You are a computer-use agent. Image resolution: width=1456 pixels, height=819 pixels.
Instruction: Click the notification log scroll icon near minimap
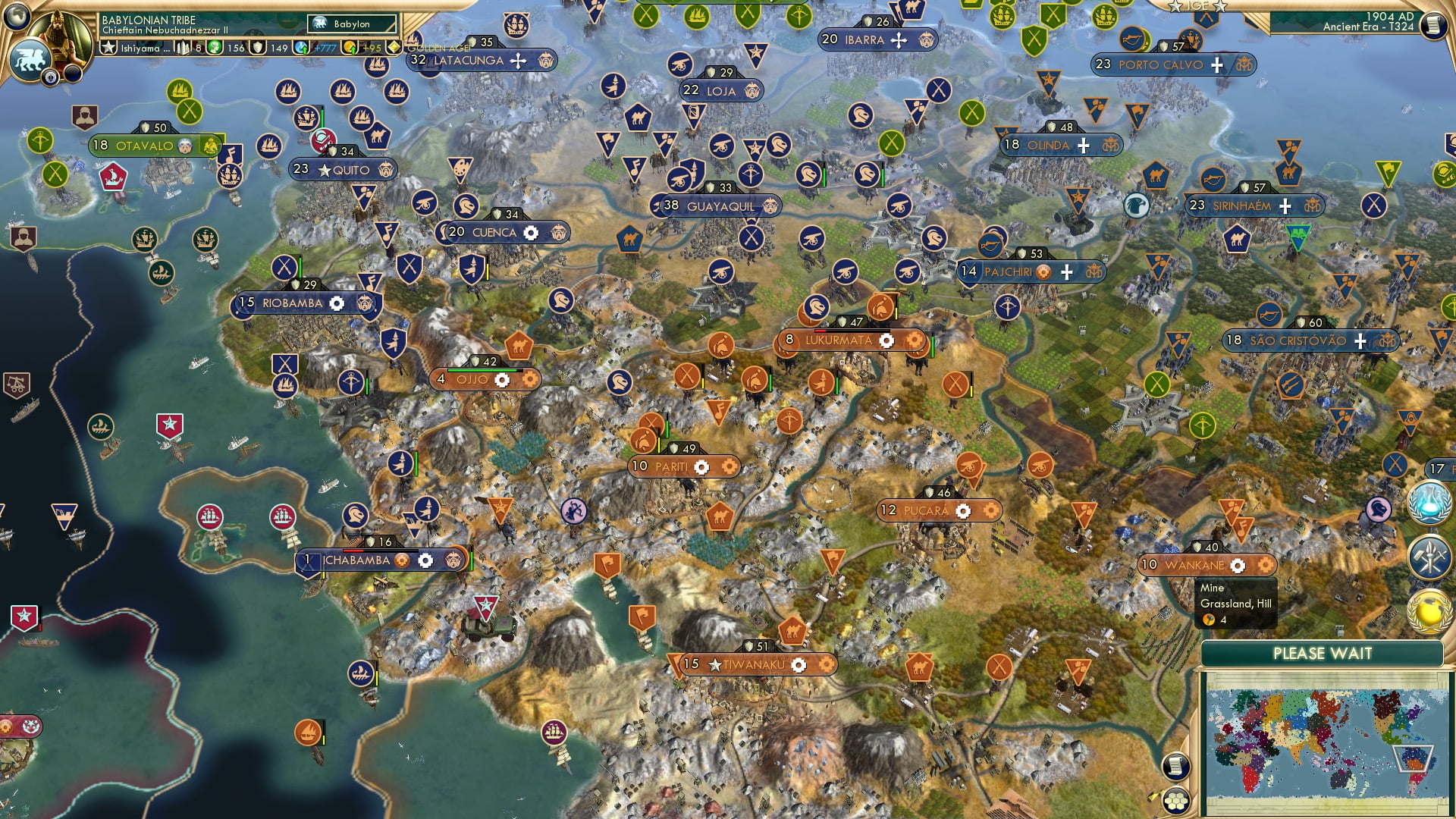(1176, 766)
